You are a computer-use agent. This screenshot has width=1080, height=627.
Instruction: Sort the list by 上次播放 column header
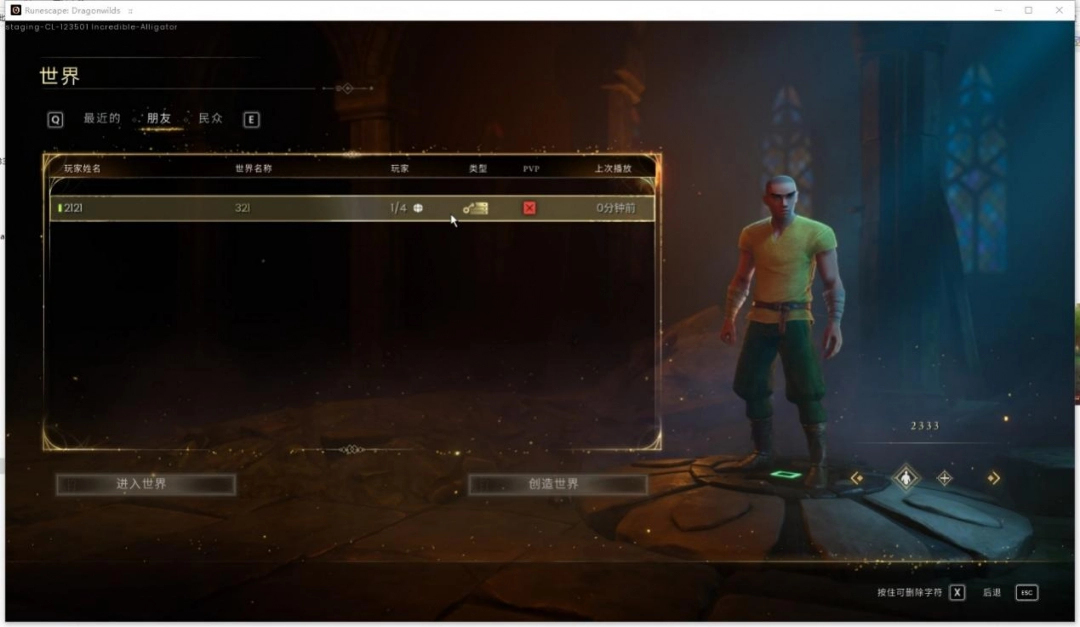pos(613,169)
